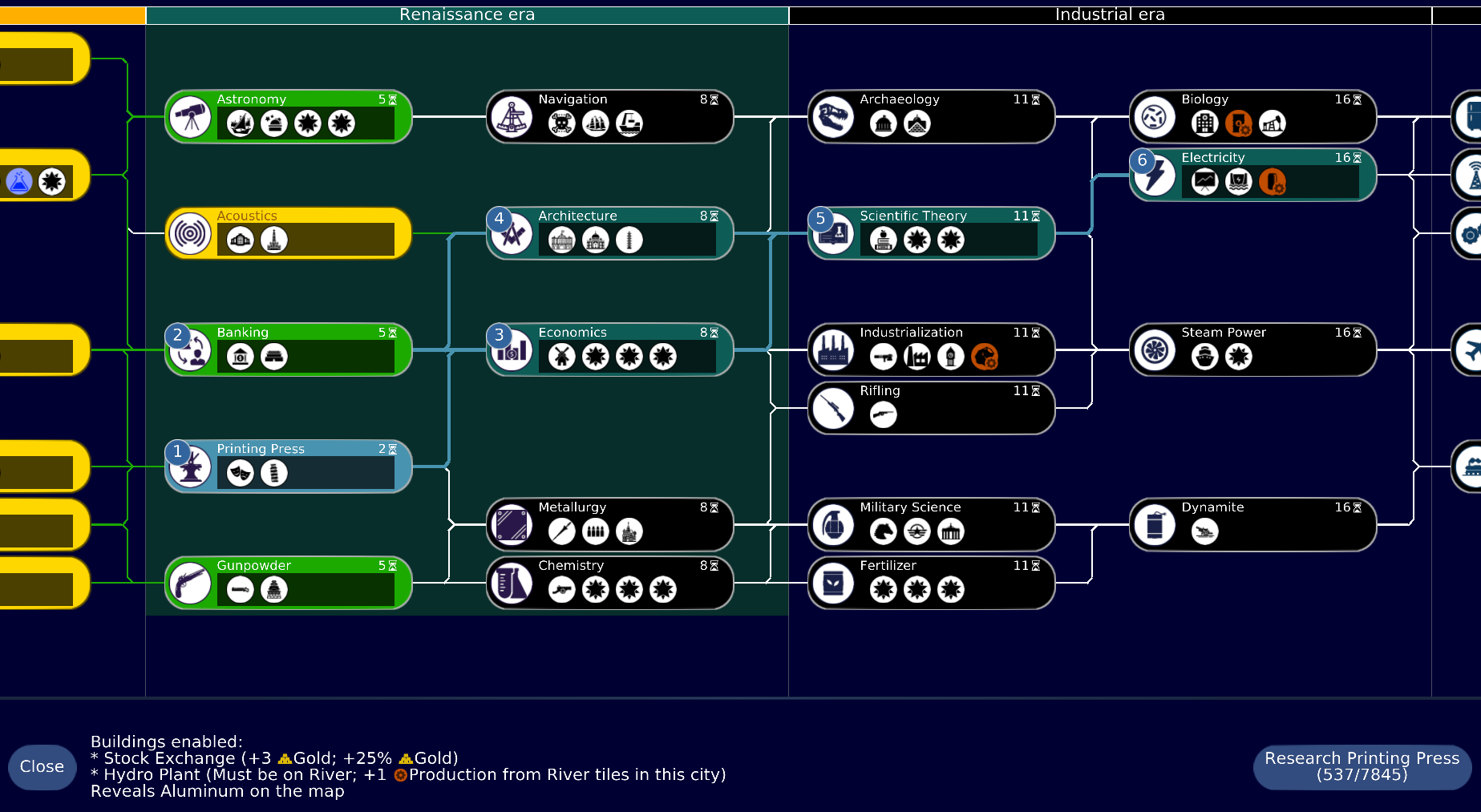Select the Economics technology
This screenshot has width=1481, height=812.
(x=609, y=350)
